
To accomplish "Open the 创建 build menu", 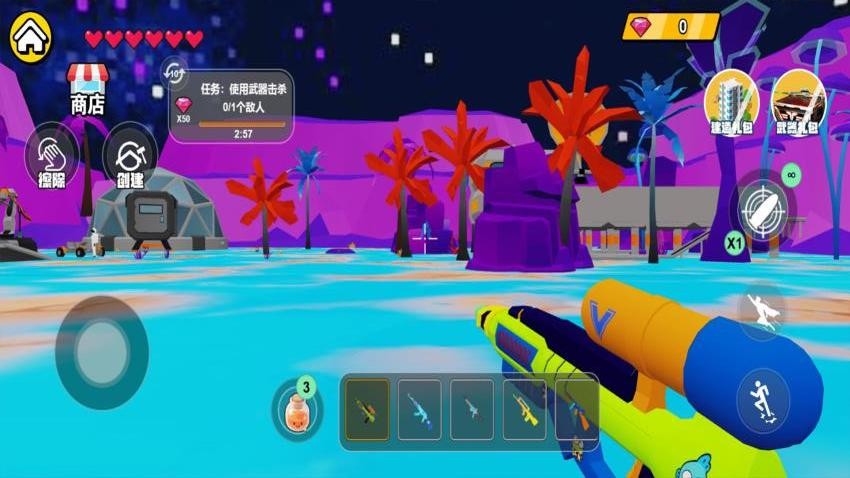I will pos(130,158).
